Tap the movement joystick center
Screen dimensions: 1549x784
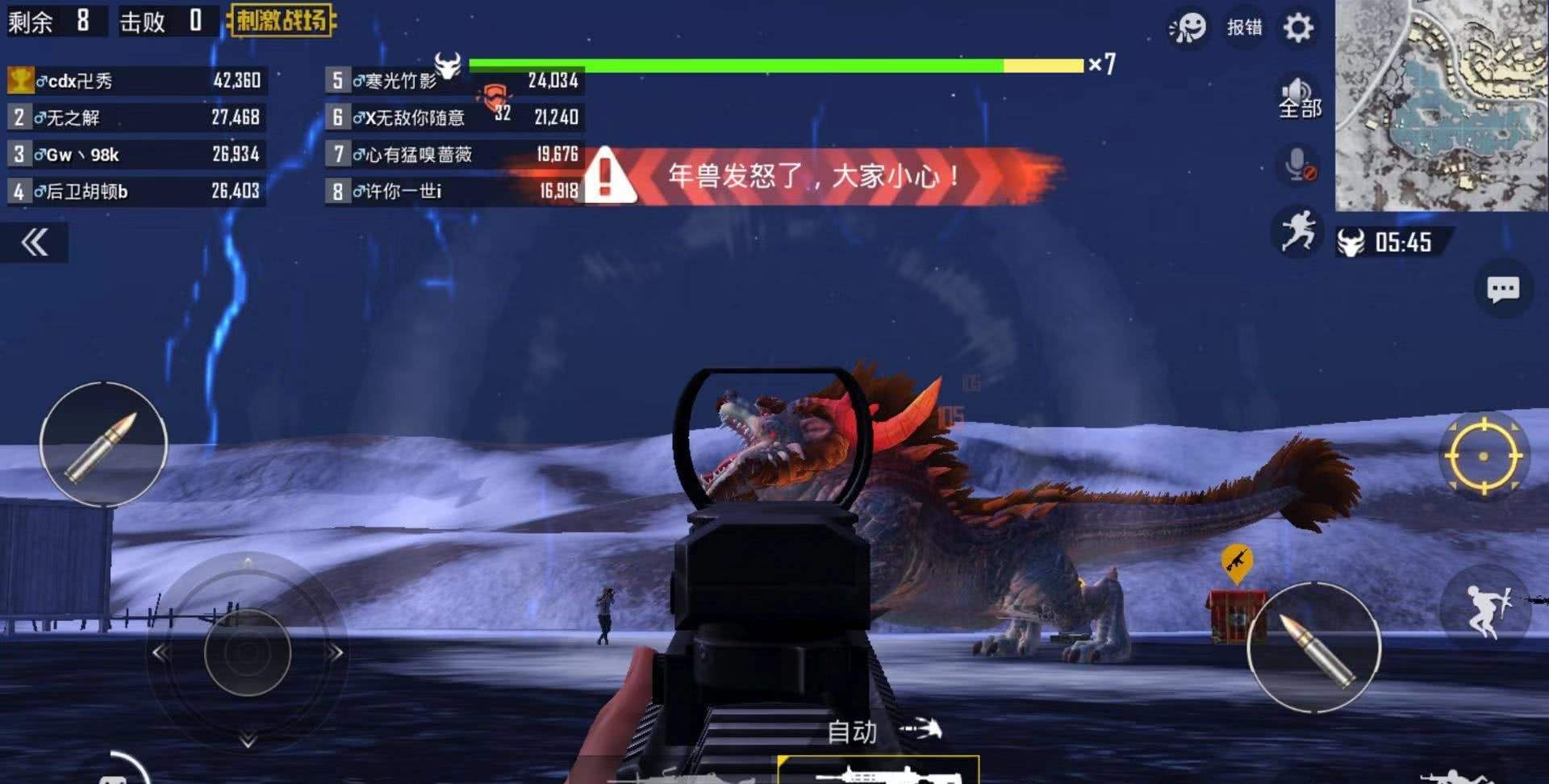point(248,653)
